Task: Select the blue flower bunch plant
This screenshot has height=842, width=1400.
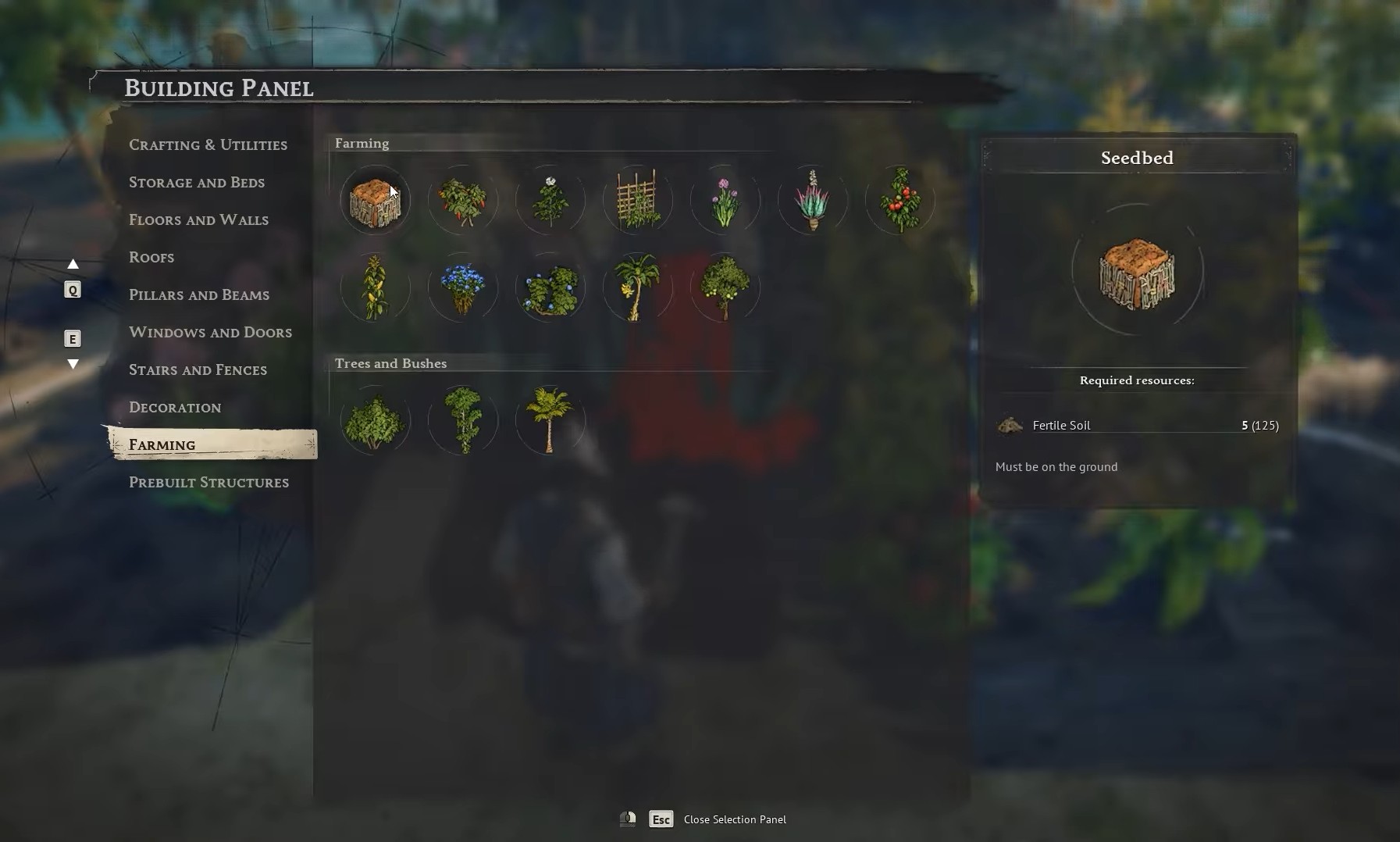Action: click(x=462, y=287)
